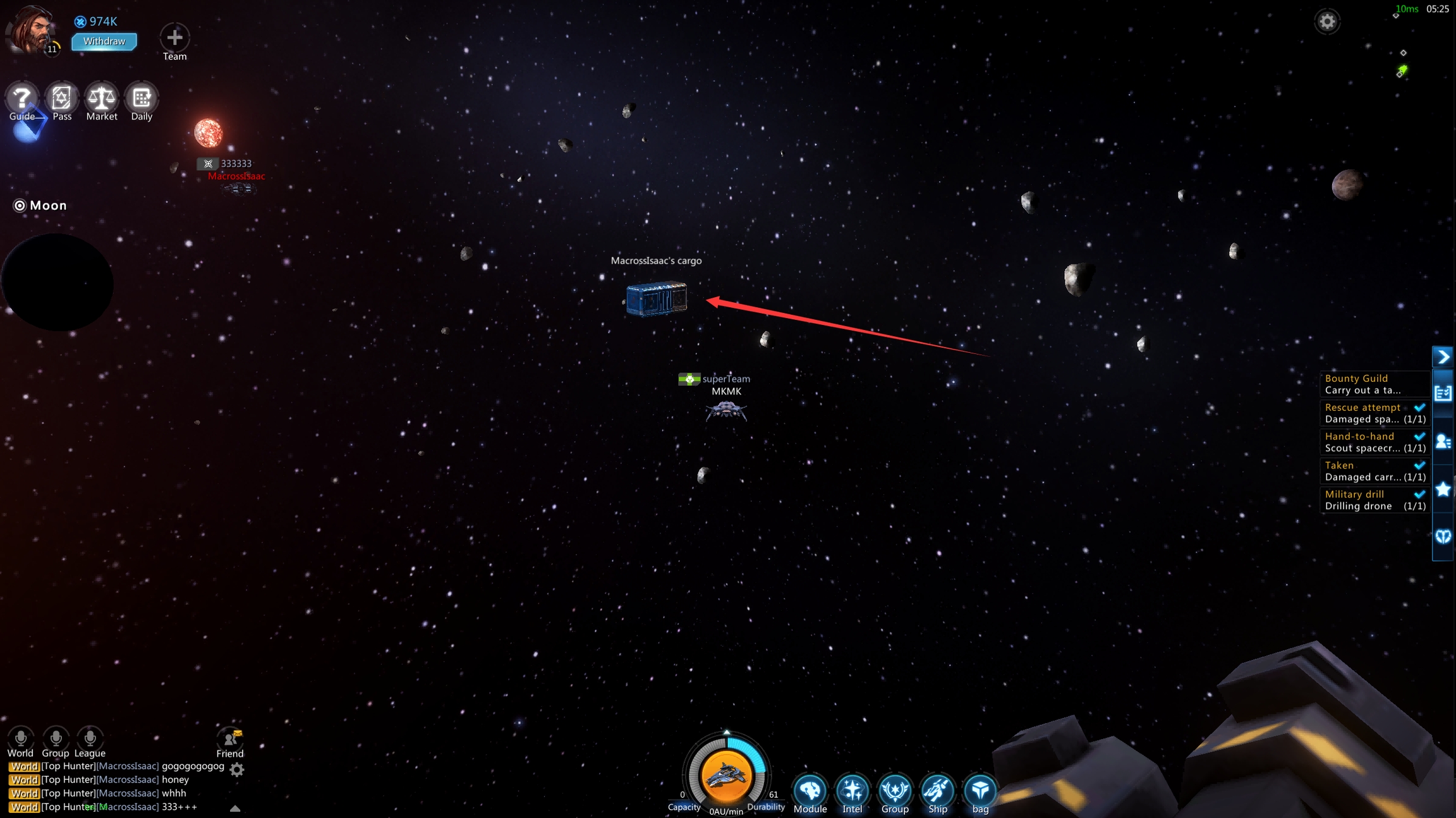The image size is (1456, 818).
Task: Open the Daily tasks icon
Action: pyautogui.click(x=142, y=98)
